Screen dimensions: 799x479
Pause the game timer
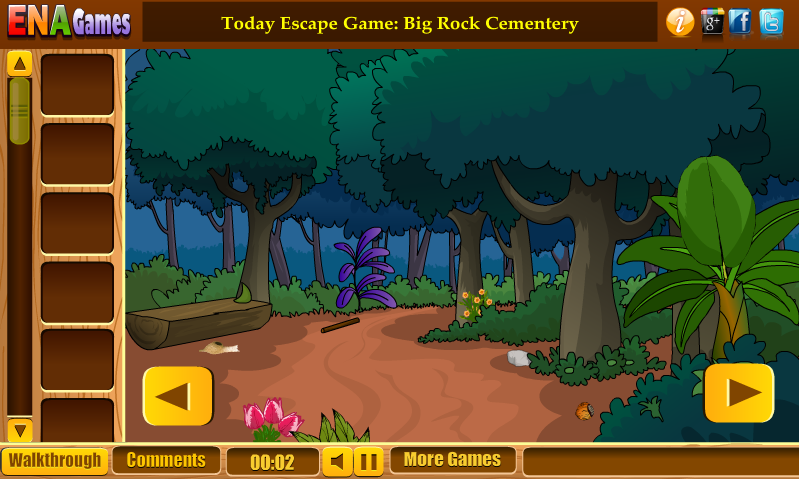(x=368, y=462)
